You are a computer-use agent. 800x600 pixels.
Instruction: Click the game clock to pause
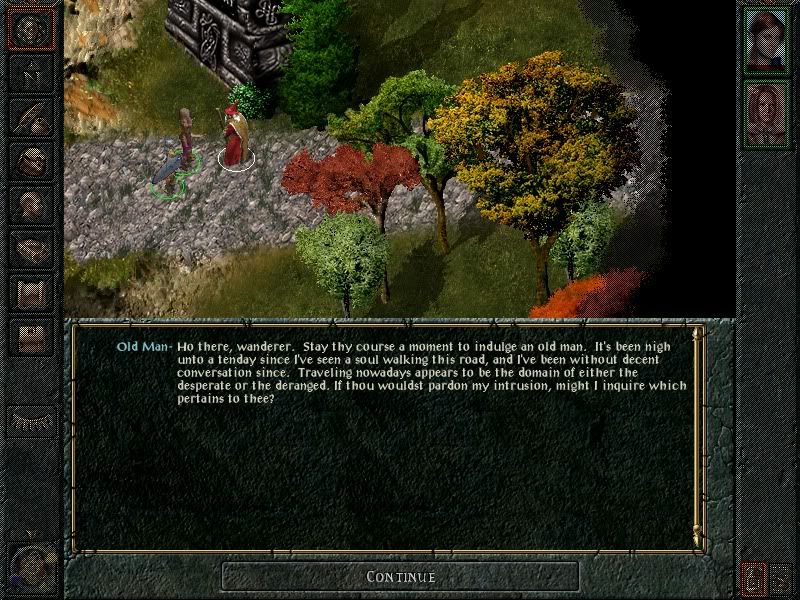click(28, 565)
